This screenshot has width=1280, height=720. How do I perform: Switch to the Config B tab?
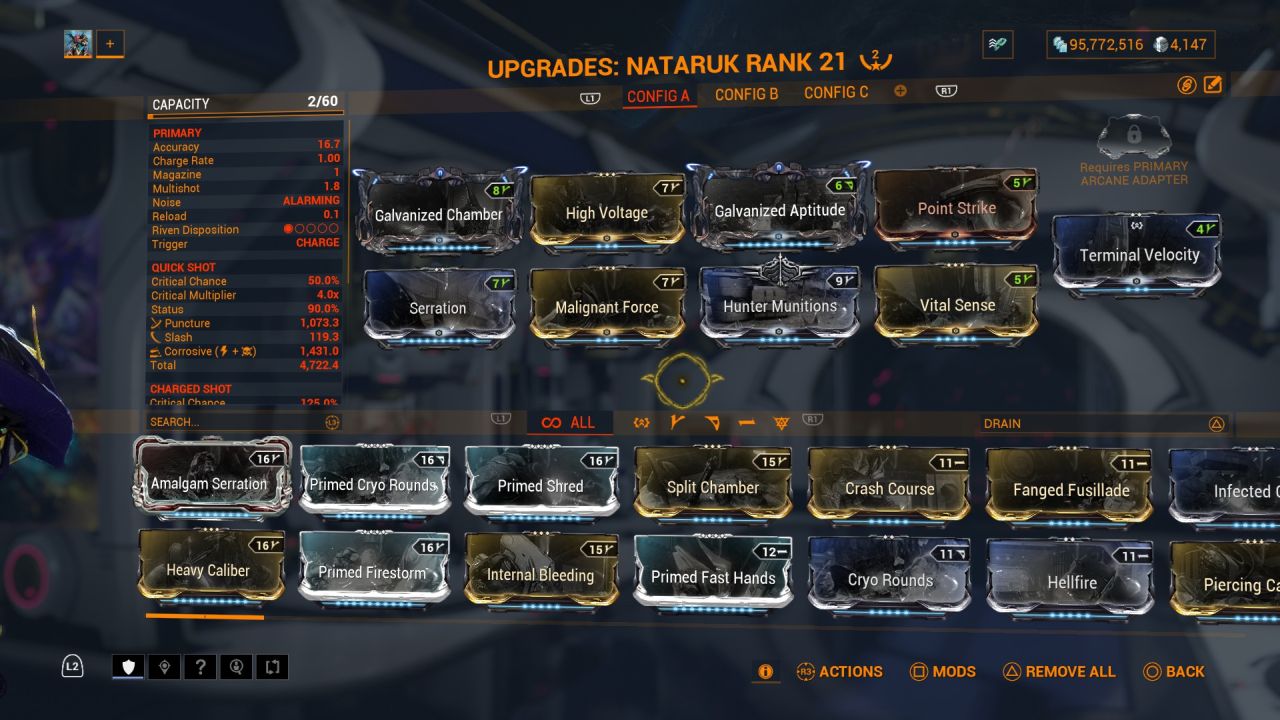[x=746, y=94]
